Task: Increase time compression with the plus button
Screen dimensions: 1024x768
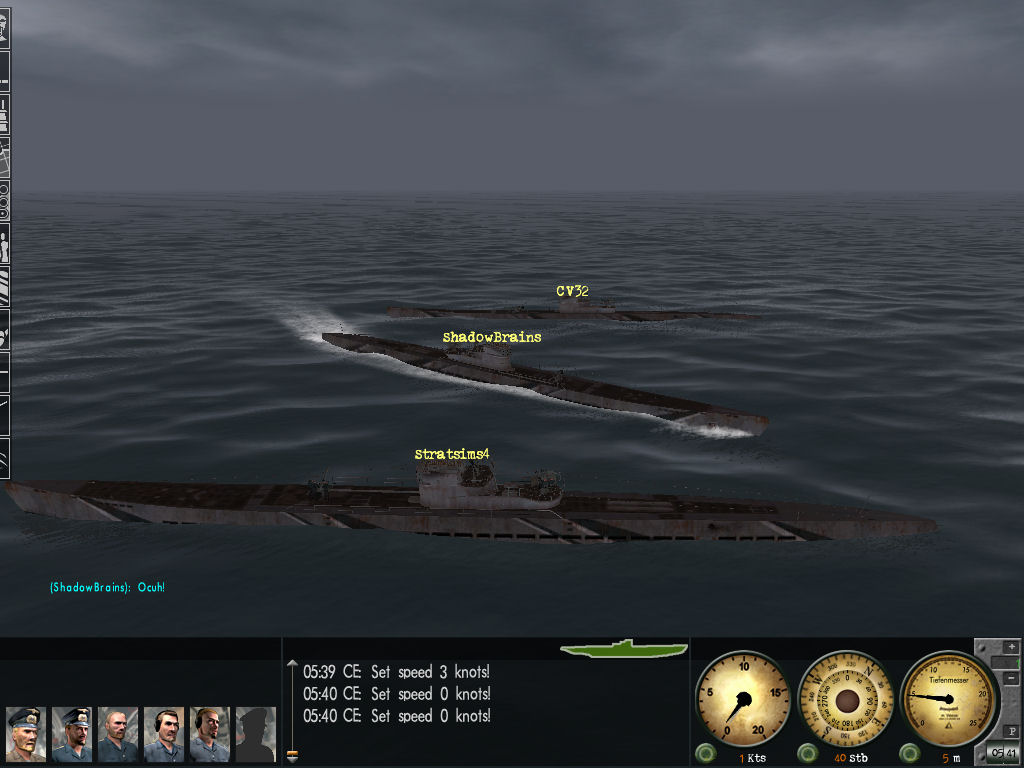Action: [1012, 647]
